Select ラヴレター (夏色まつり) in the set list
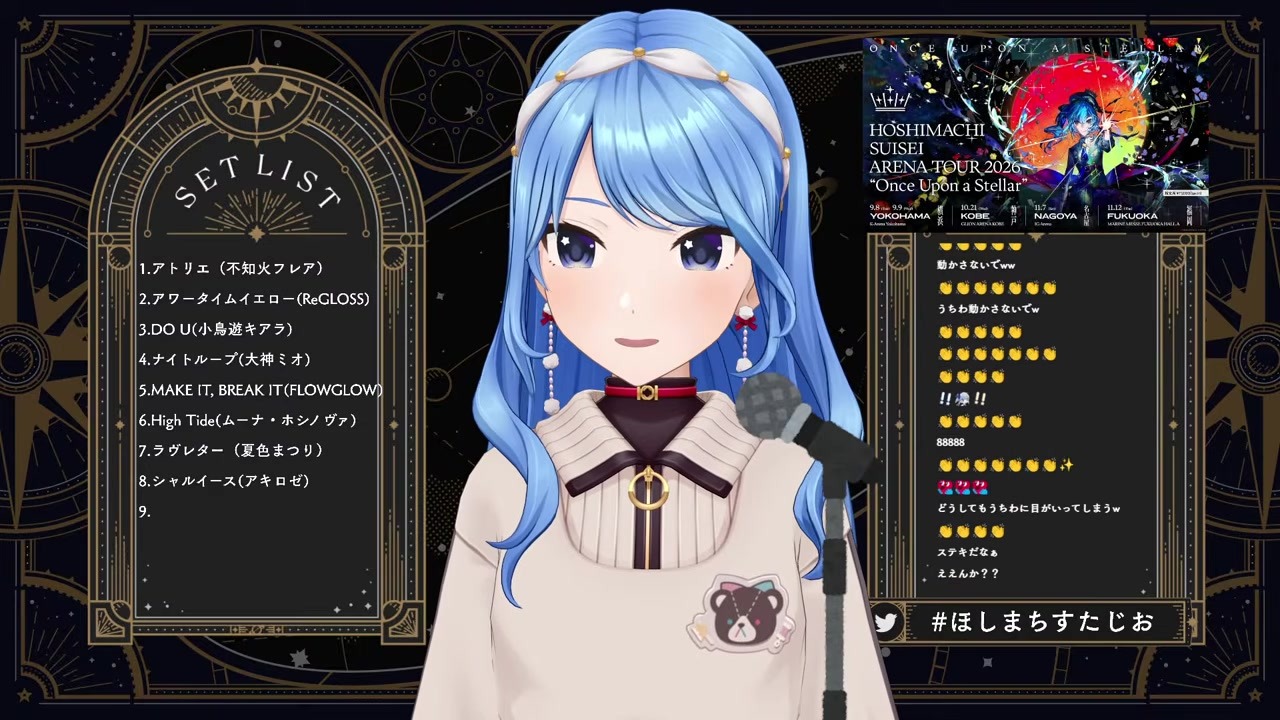1280x720 pixels. click(x=231, y=450)
